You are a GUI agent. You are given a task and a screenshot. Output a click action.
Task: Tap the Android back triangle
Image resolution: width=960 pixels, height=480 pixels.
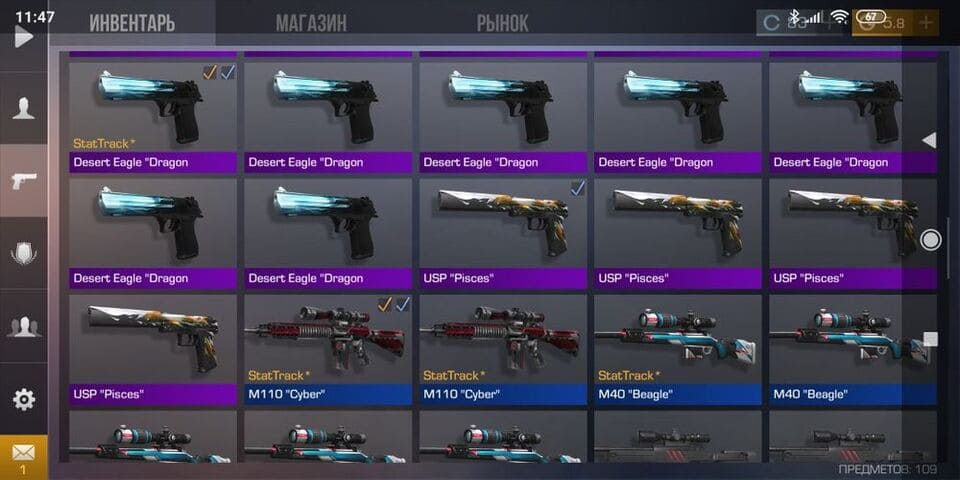[929, 141]
